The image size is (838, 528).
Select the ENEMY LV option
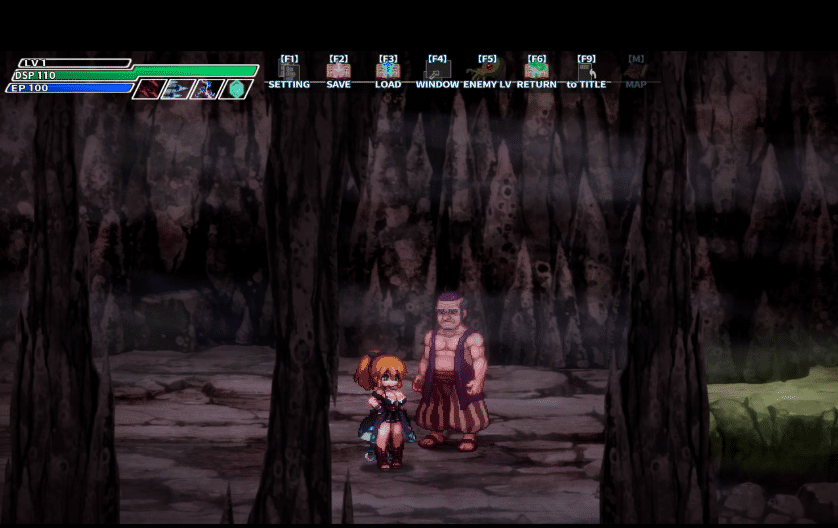[x=487, y=72]
